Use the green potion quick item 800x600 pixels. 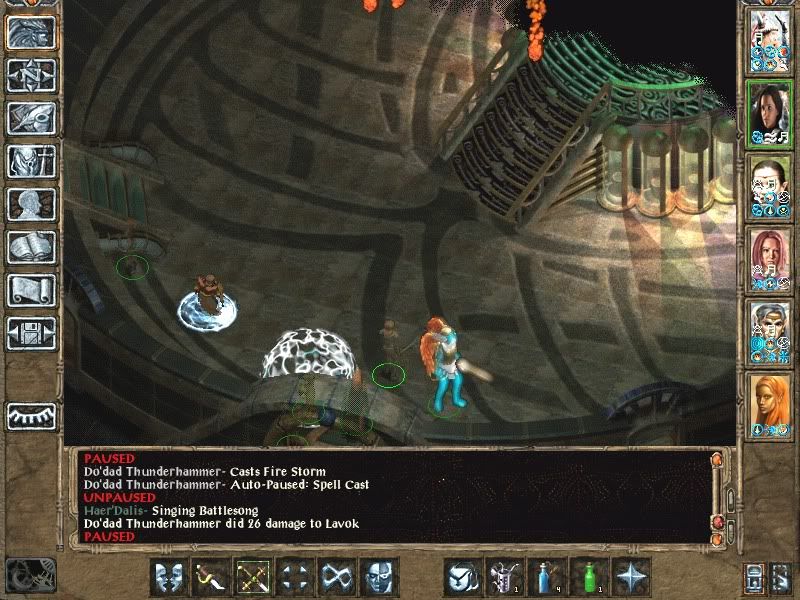pyautogui.click(x=588, y=577)
